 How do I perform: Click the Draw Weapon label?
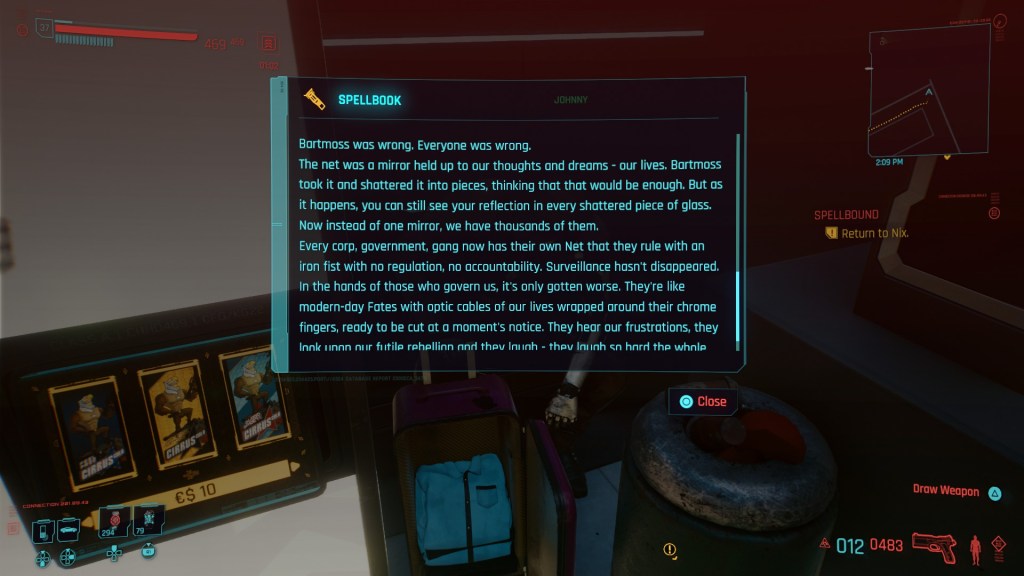tap(944, 491)
